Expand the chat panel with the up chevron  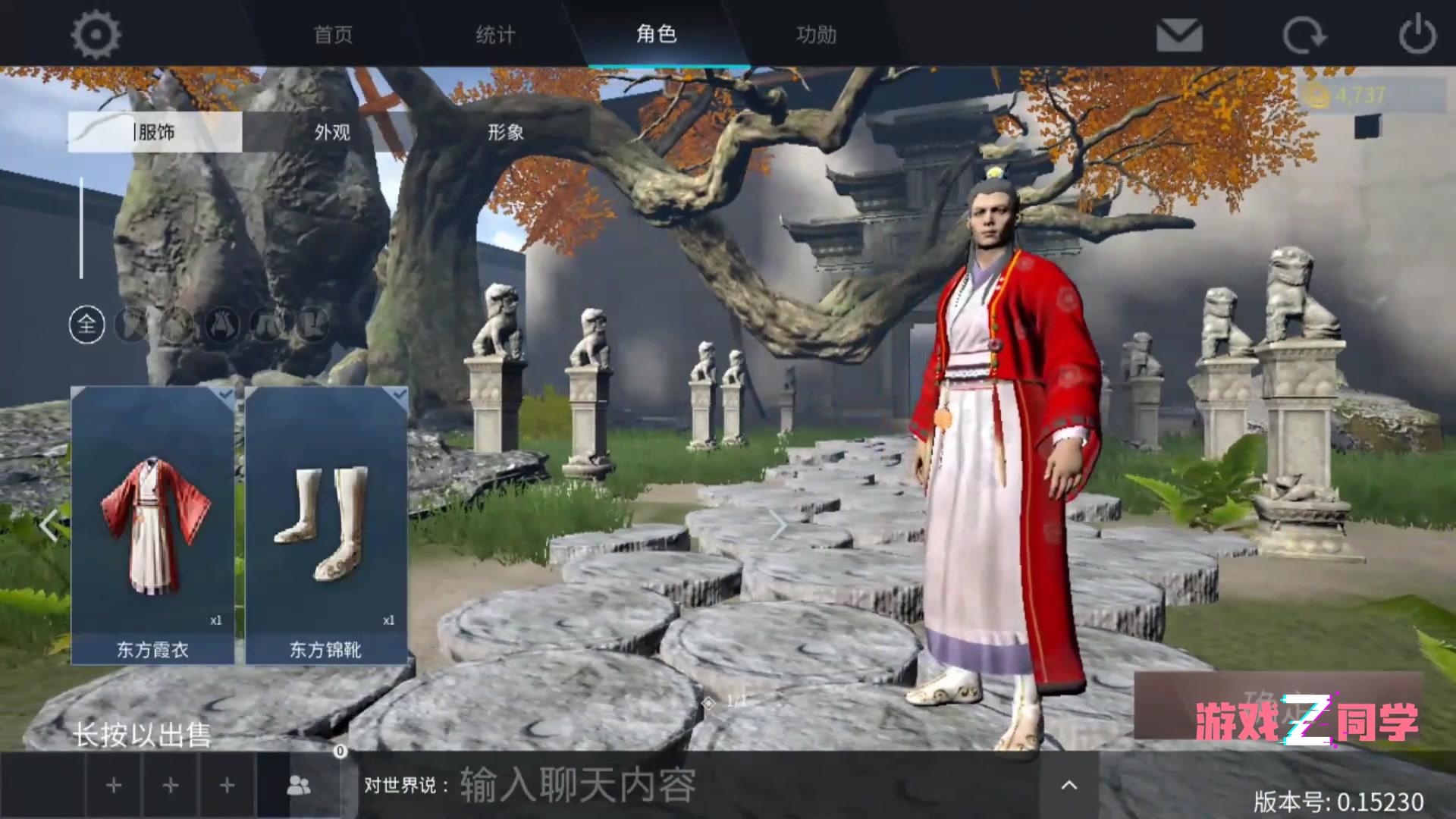coord(1068,786)
